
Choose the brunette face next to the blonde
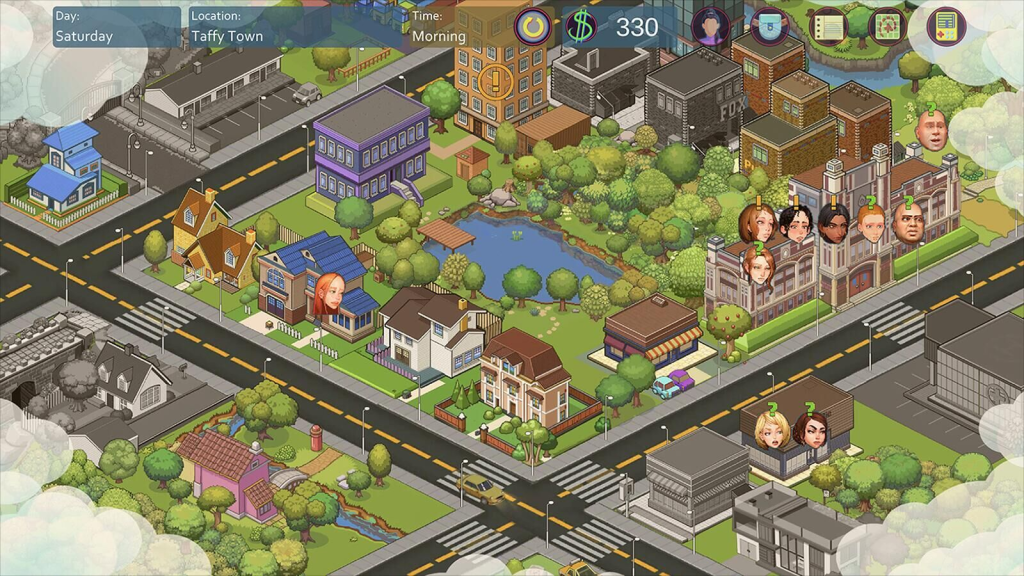pyautogui.click(x=811, y=429)
